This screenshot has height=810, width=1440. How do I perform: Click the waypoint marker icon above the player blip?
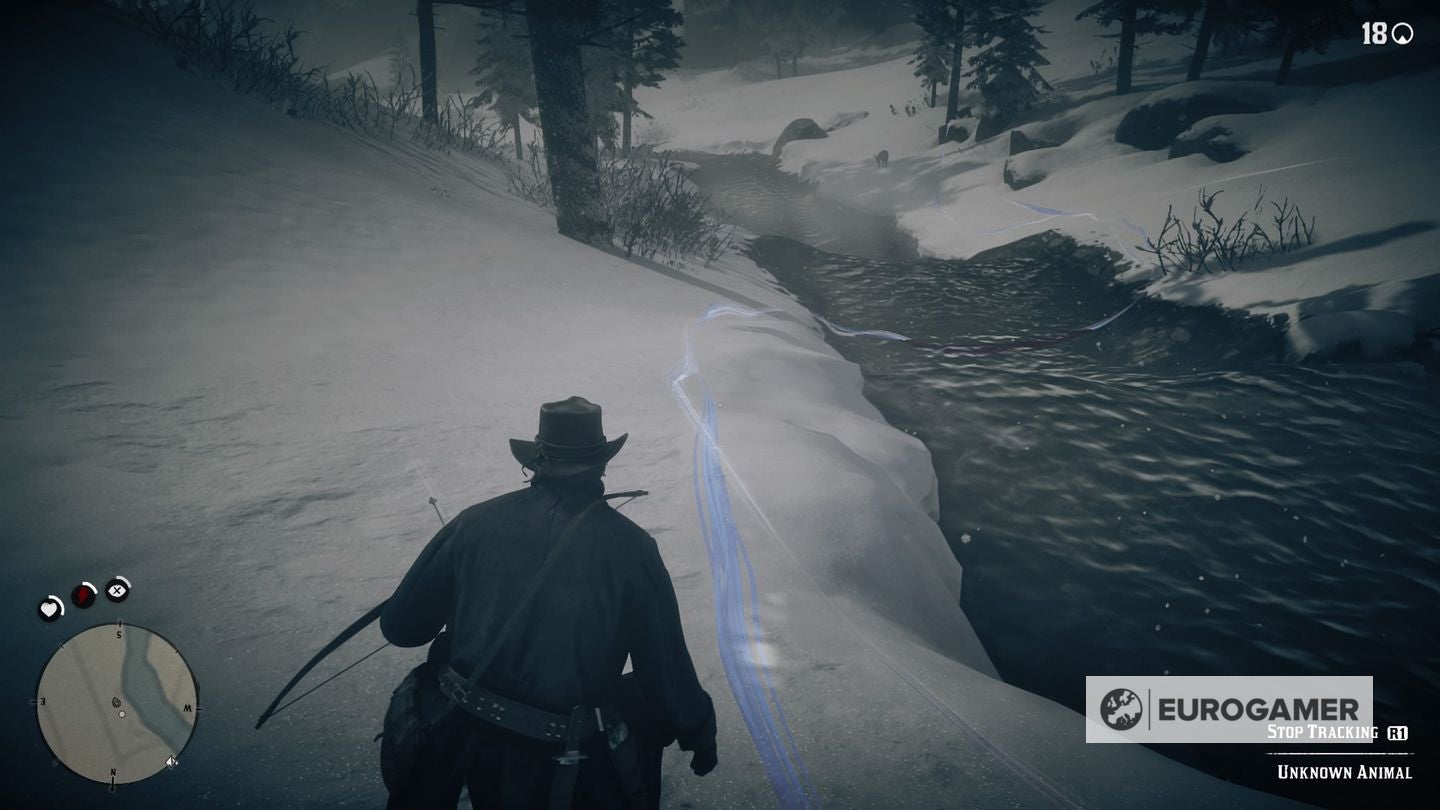pos(115,702)
